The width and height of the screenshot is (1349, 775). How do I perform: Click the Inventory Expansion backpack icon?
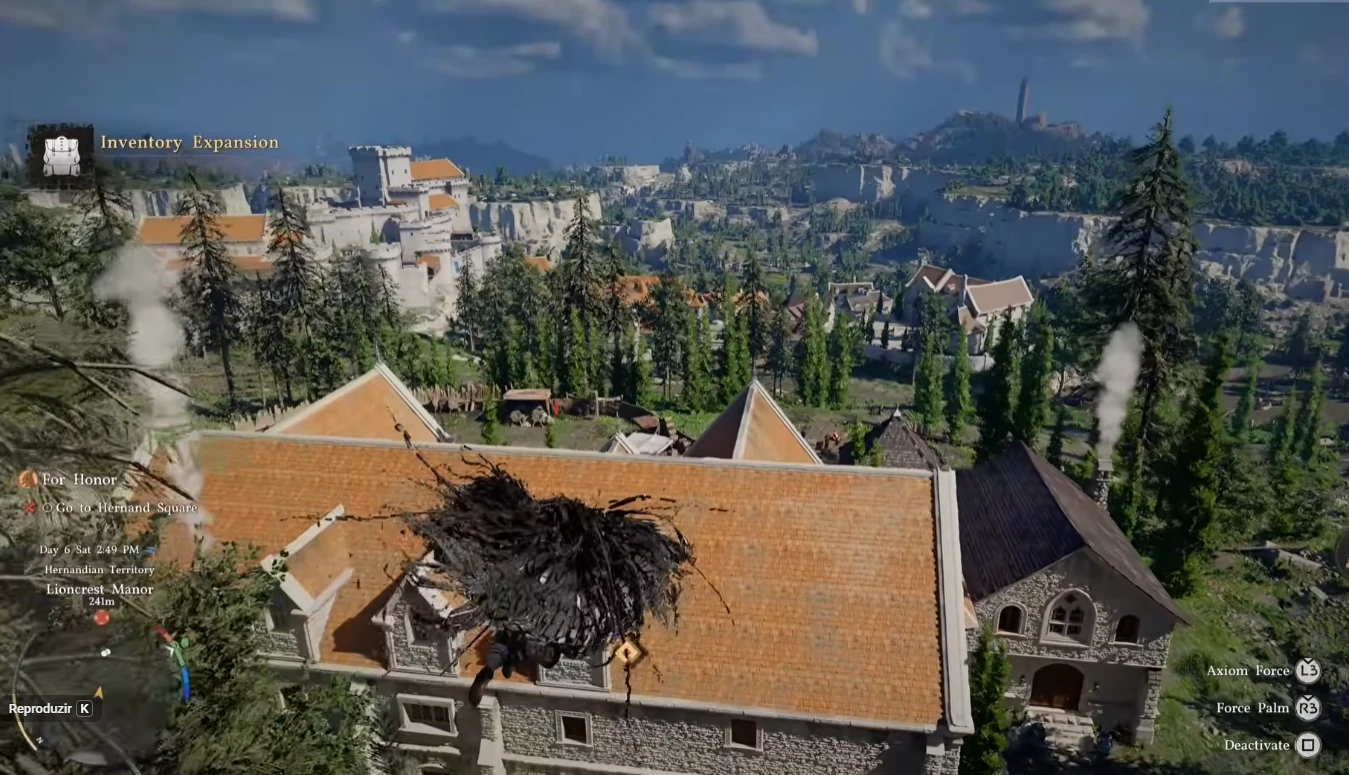point(60,156)
